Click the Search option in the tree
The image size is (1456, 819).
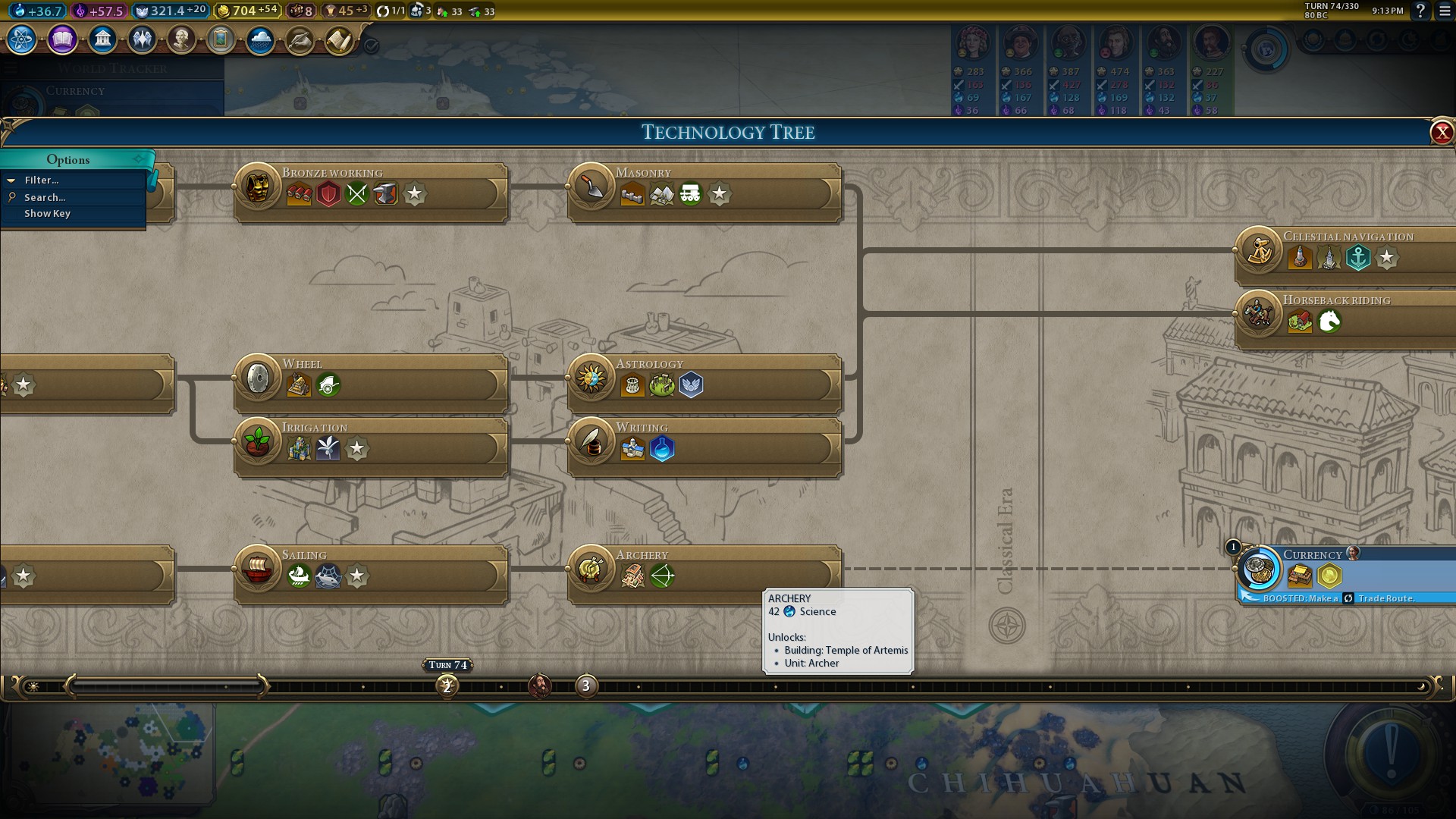click(x=45, y=197)
